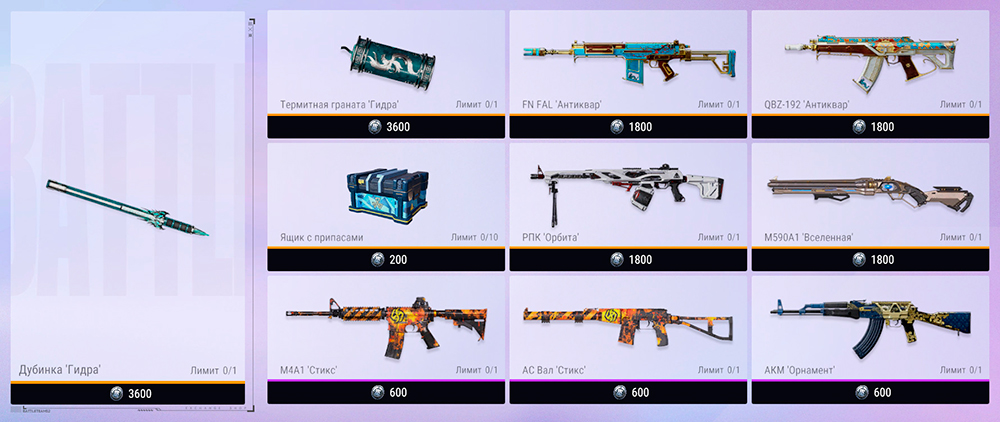
Task: Buy FN FAL 'Антиквар' for 1800
Action: click(627, 127)
